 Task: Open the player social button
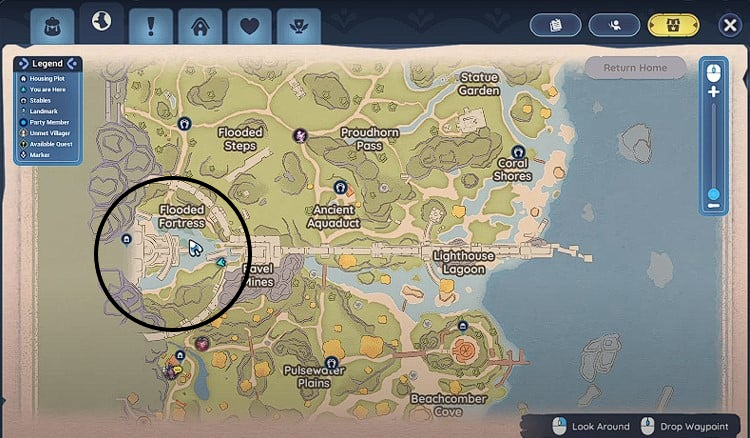[x=614, y=25]
